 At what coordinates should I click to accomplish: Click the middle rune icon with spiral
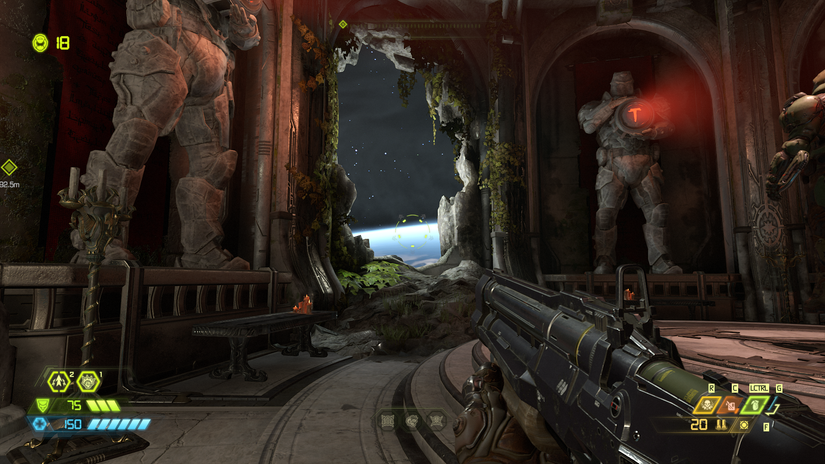pos(411,422)
